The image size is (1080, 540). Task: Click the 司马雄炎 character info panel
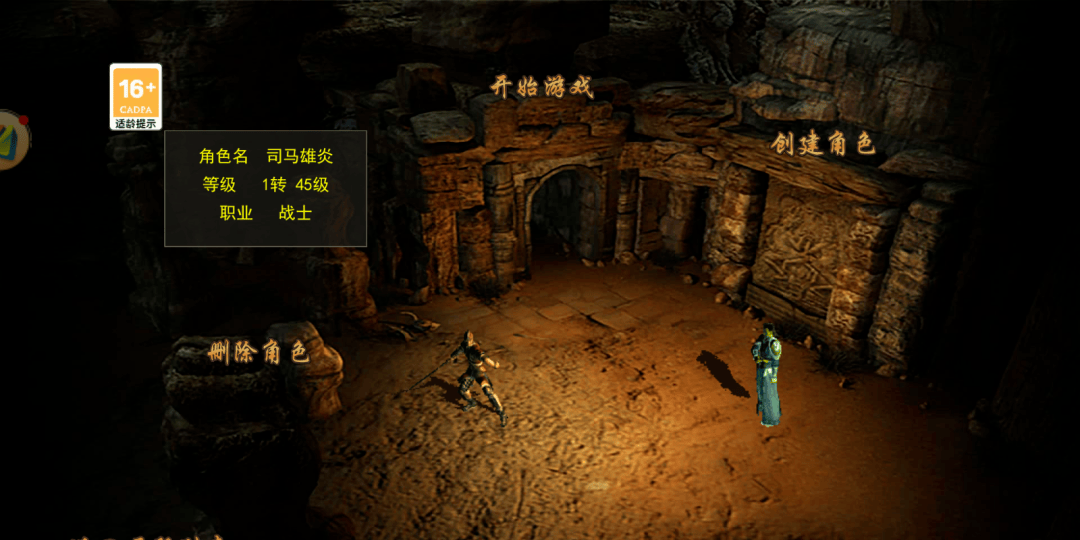point(265,188)
